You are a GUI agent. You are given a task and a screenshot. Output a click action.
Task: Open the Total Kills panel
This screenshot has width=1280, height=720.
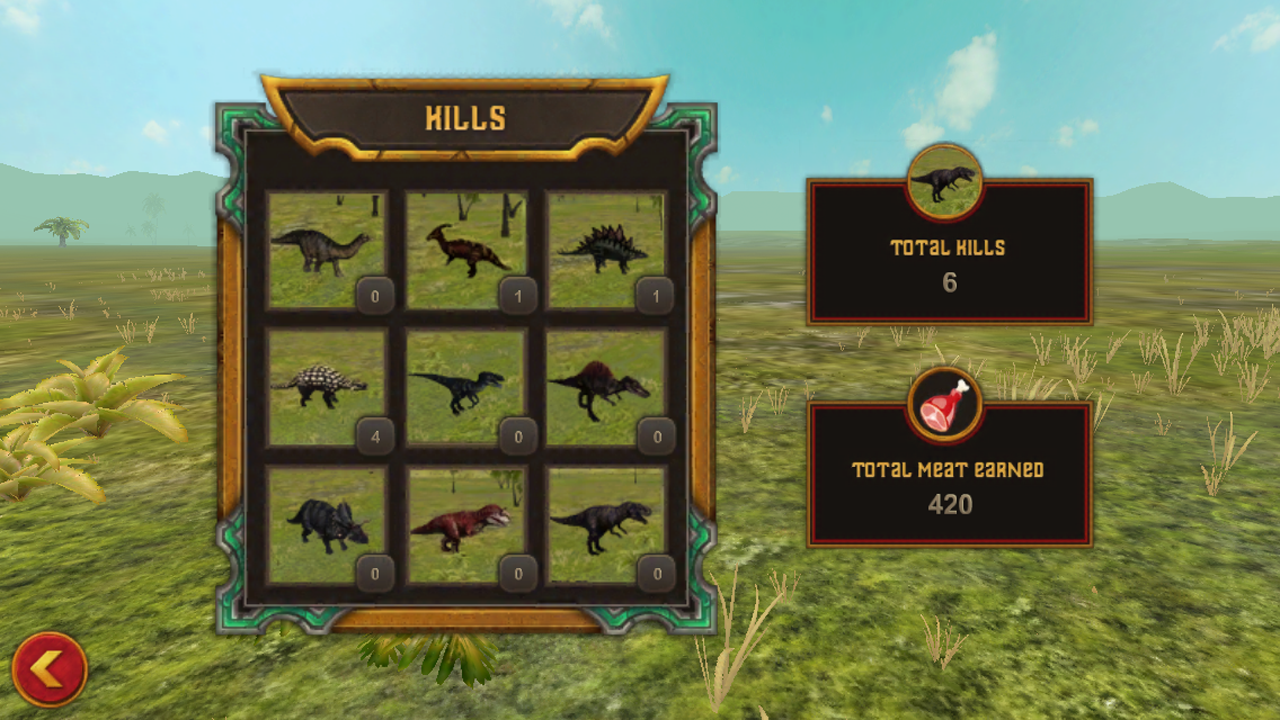point(949,250)
